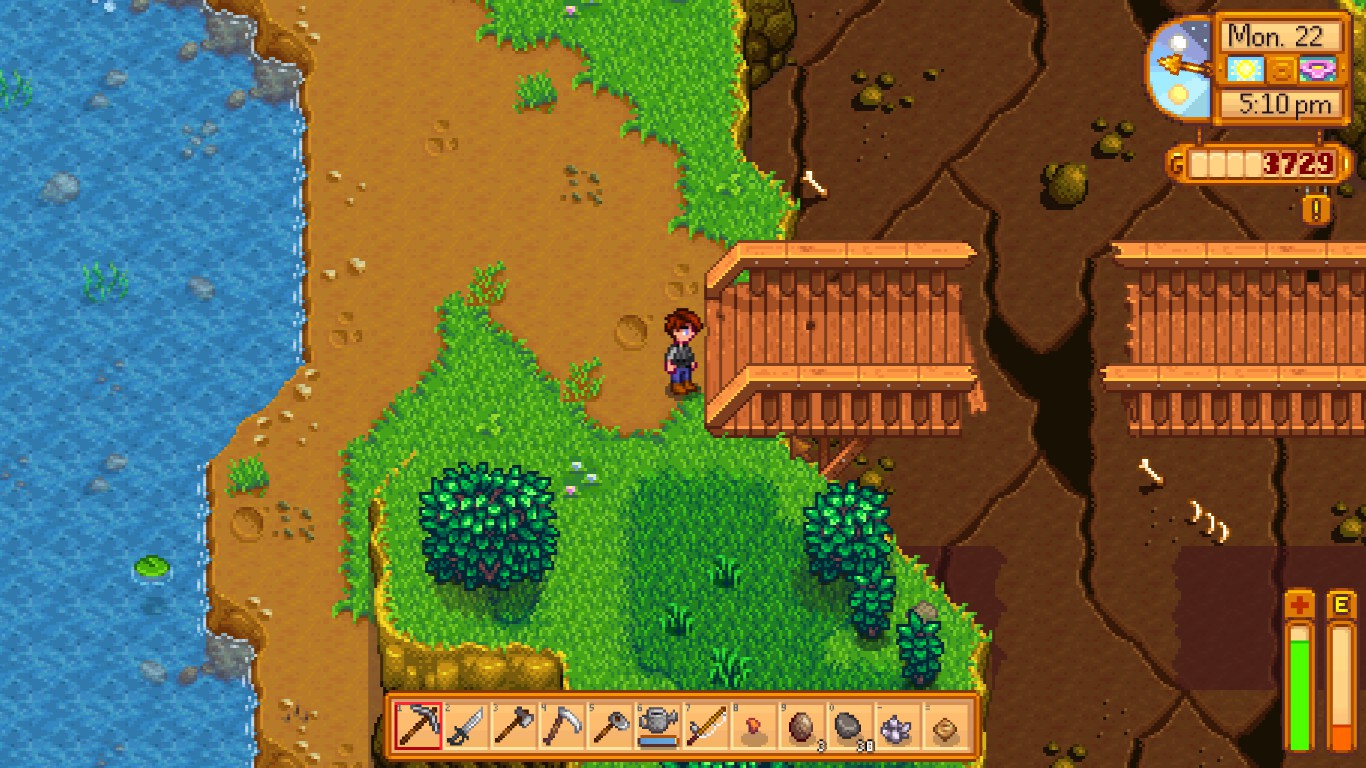The height and width of the screenshot is (768, 1366).
Task: Choose the axe tool slot
Action: point(514,726)
